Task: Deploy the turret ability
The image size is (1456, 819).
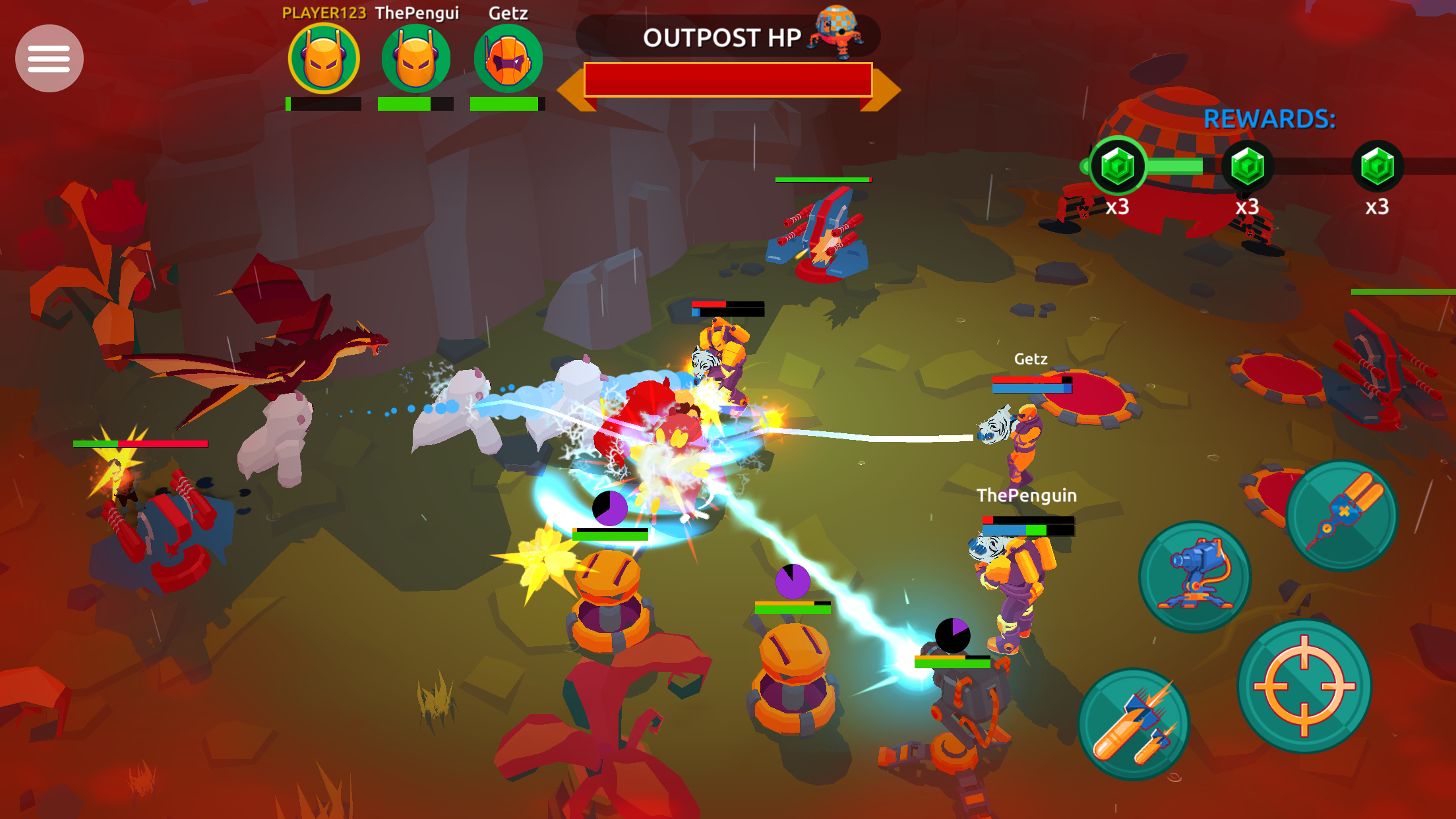Action: (x=1195, y=576)
